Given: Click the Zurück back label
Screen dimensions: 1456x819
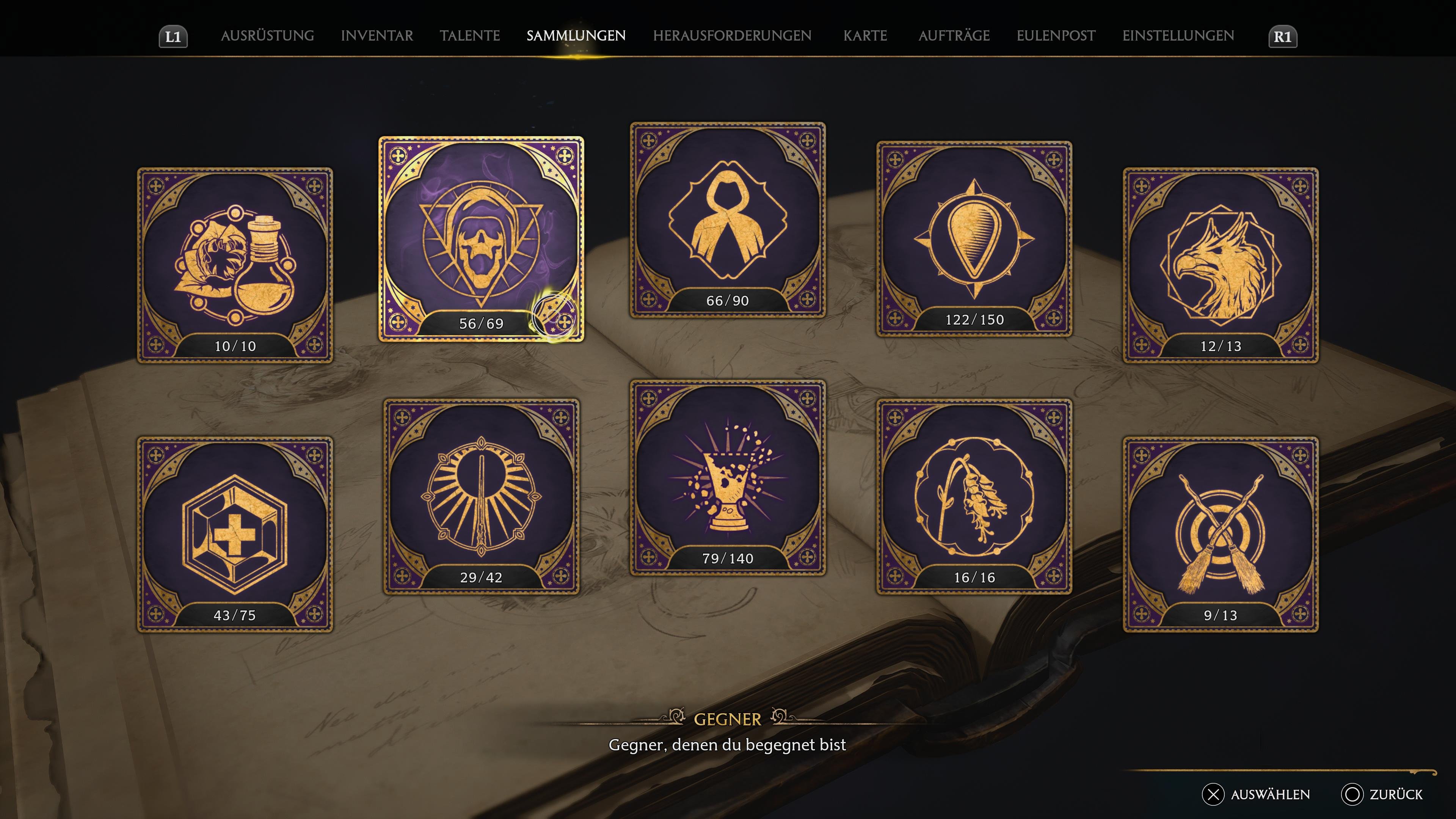Looking at the screenshot, I should pyautogui.click(x=1395, y=794).
